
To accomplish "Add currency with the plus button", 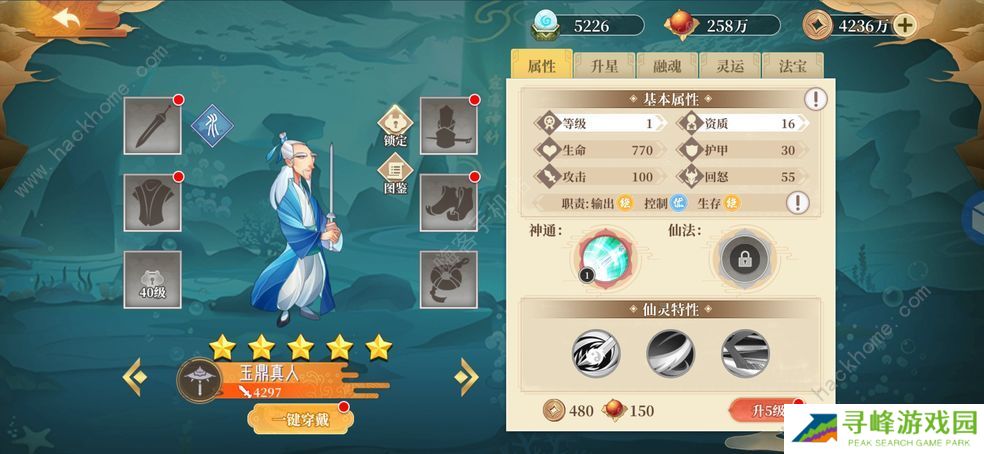I will click(904, 26).
